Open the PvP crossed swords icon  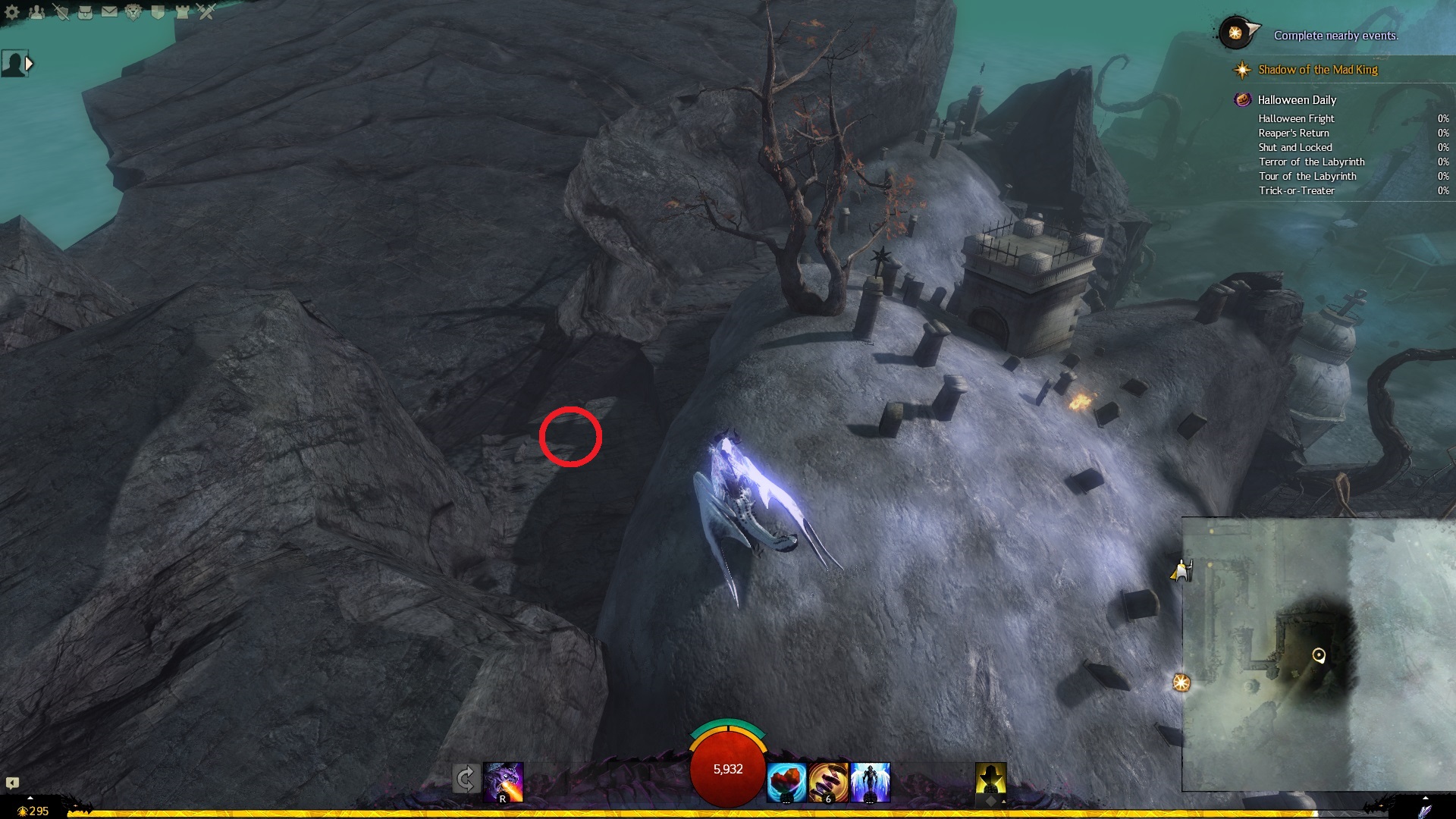click(x=206, y=12)
